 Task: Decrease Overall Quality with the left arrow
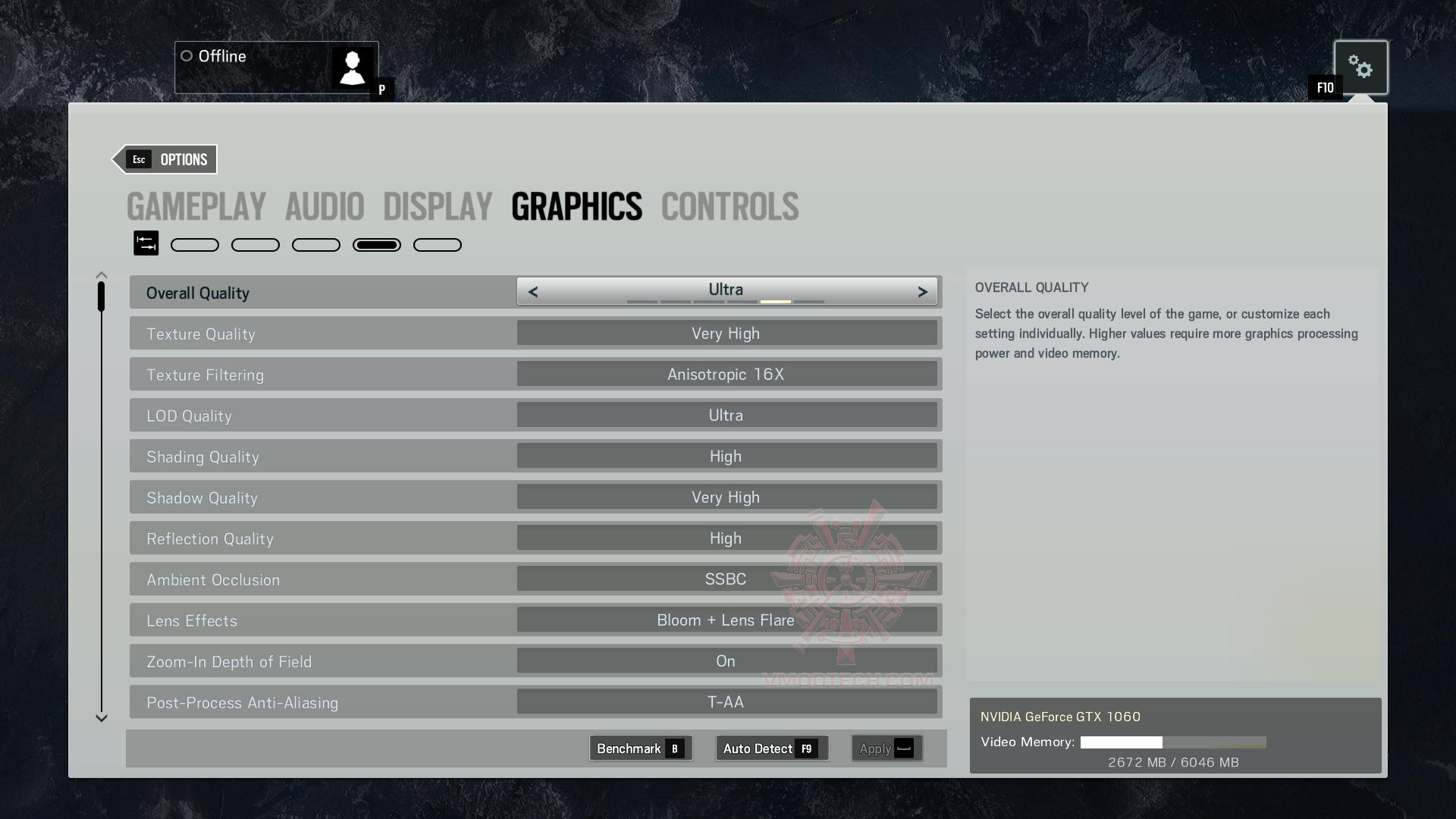tap(533, 291)
